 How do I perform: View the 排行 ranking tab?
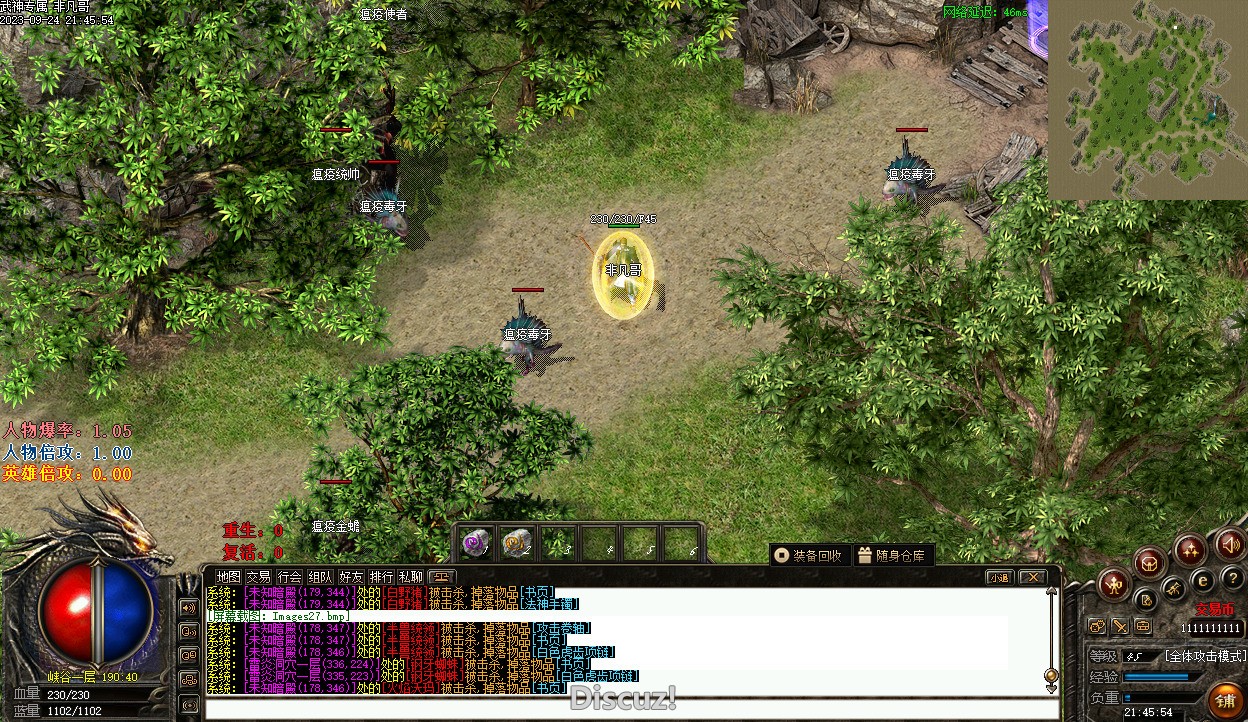pyautogui.click(x=381, y=577)
